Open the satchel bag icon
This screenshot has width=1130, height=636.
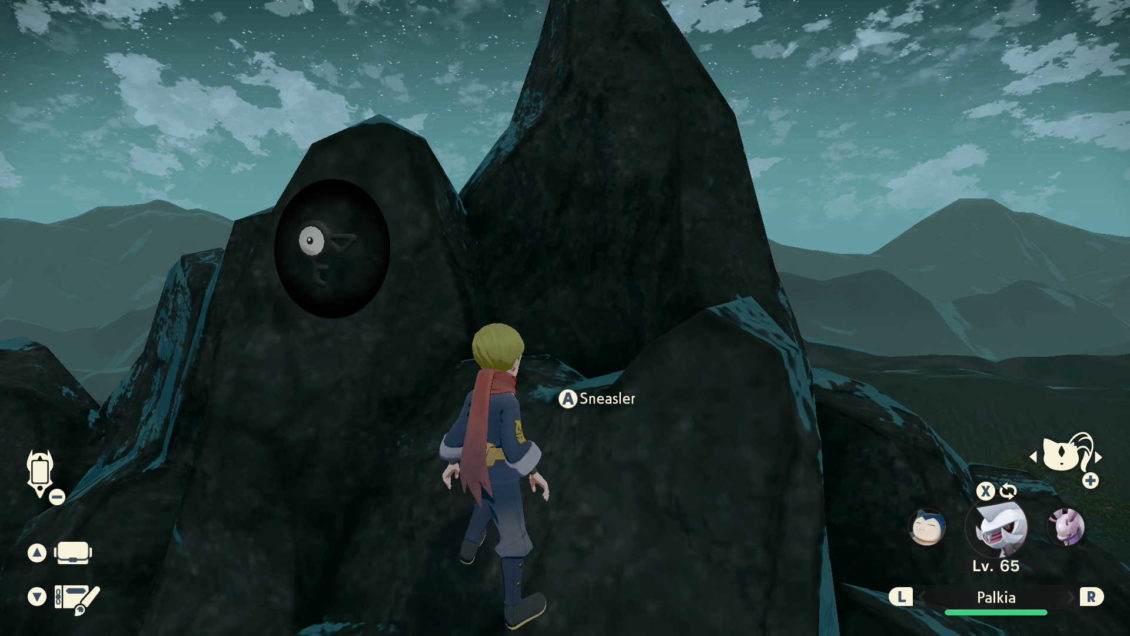pyautogui.click(x=73, y=553)
